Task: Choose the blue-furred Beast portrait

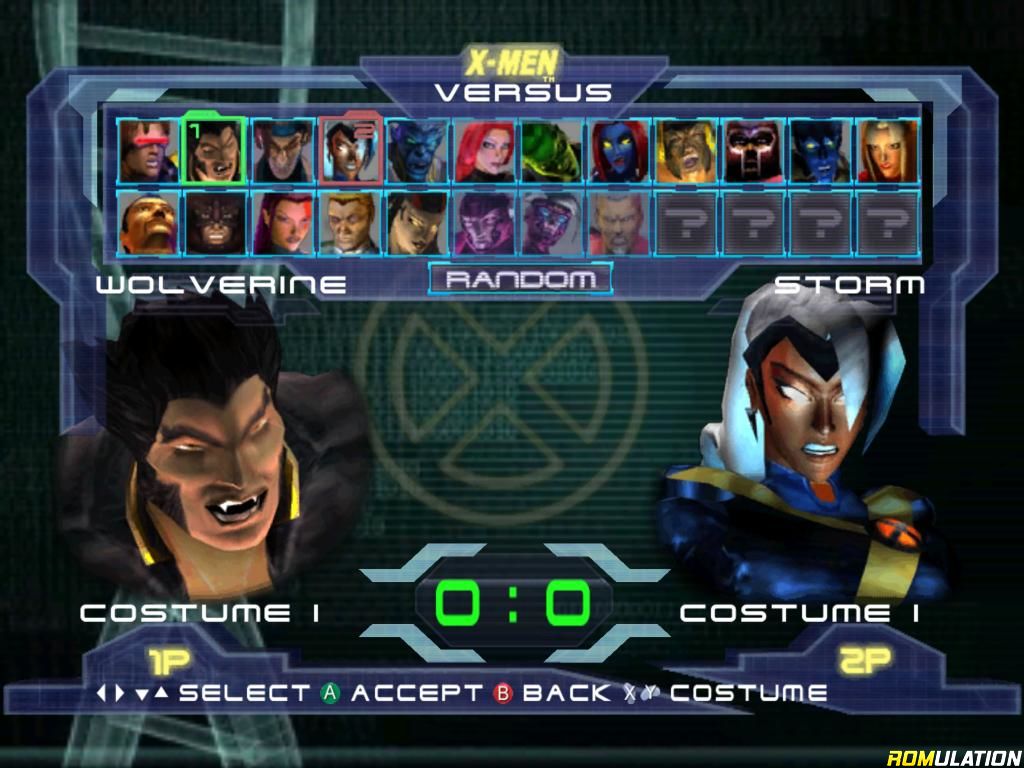Action: [x=416, y=151]
